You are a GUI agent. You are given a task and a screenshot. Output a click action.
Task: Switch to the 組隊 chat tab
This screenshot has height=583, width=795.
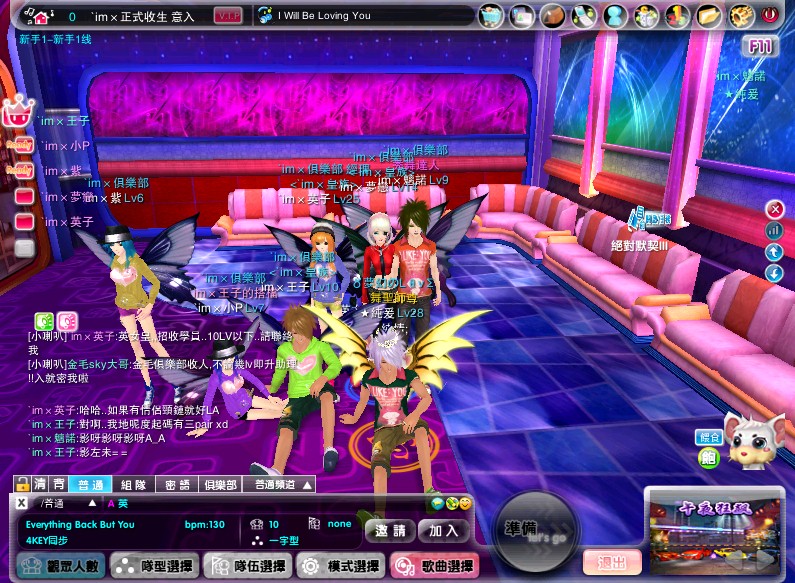coord(133,485)
